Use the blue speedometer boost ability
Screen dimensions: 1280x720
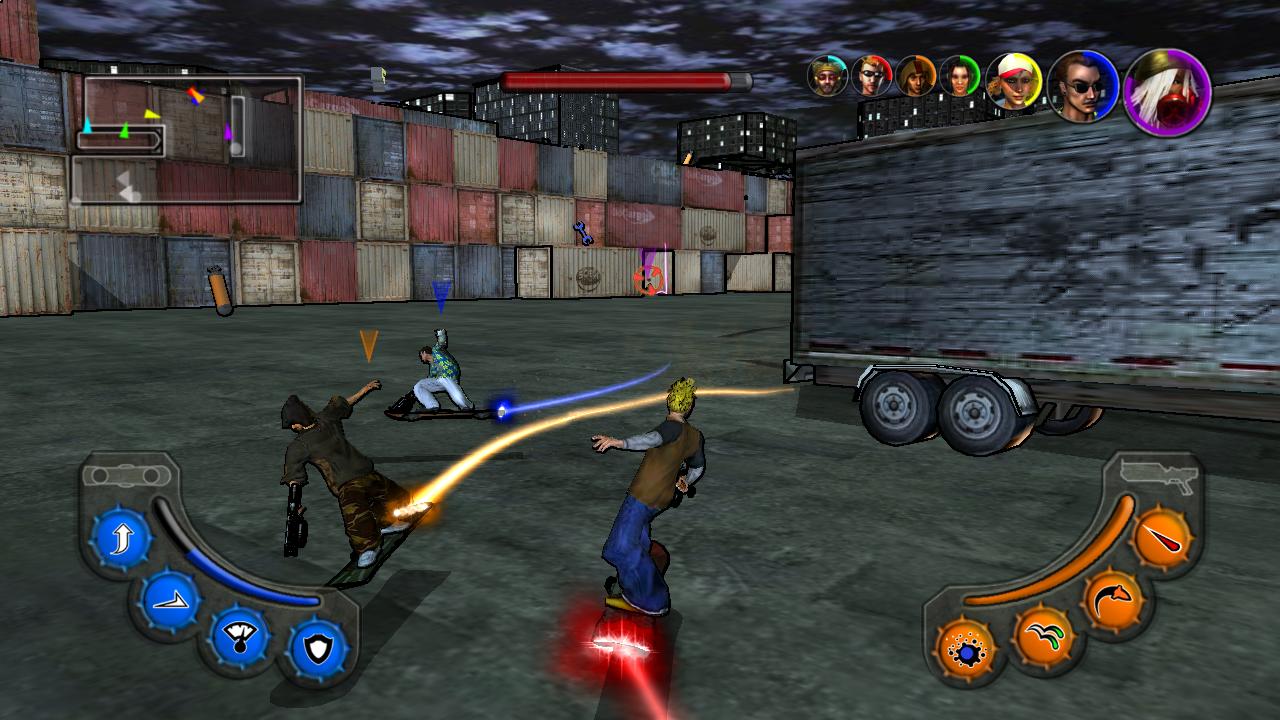[239, 637]
